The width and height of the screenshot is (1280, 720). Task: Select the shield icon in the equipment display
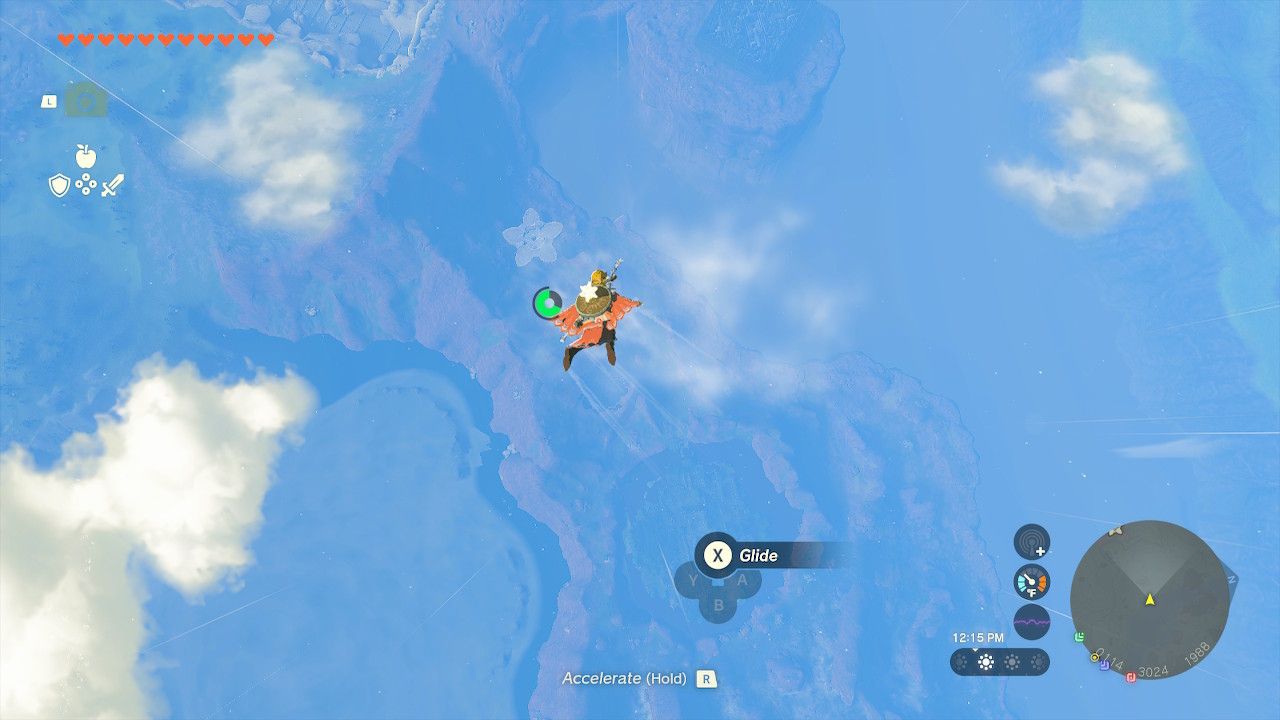(59, 185)
